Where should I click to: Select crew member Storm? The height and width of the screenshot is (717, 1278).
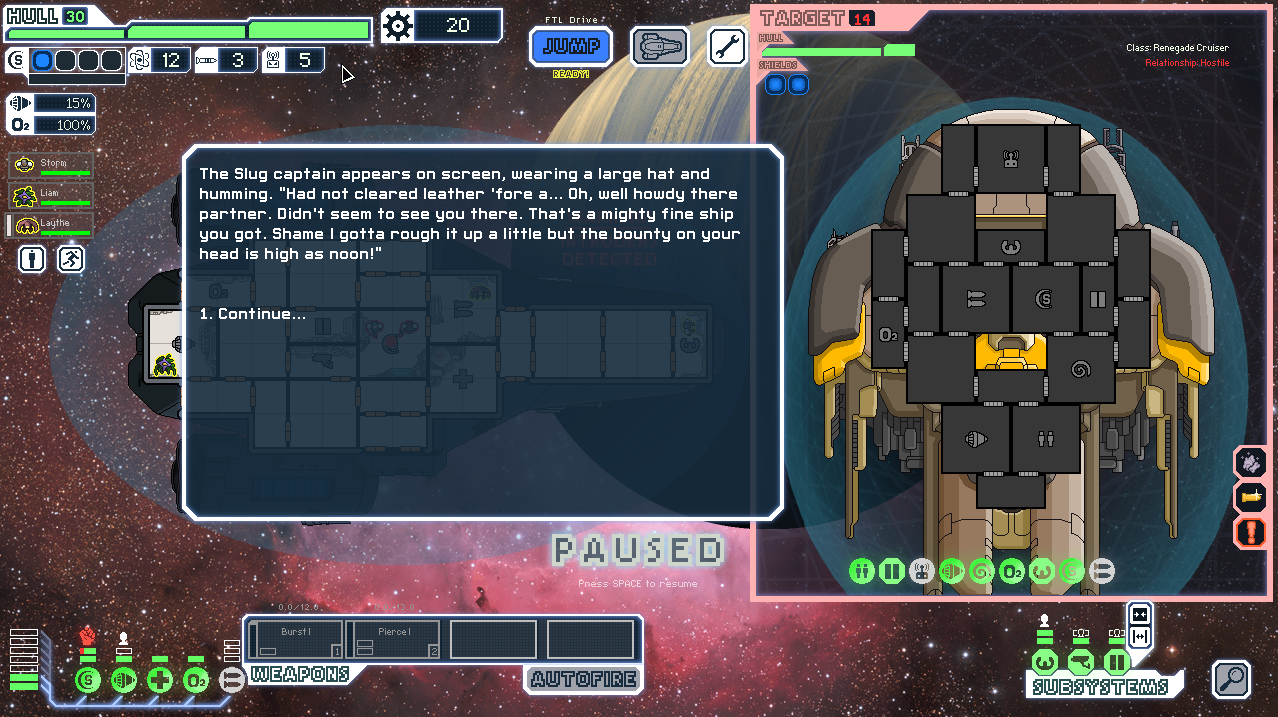[52, 165]
